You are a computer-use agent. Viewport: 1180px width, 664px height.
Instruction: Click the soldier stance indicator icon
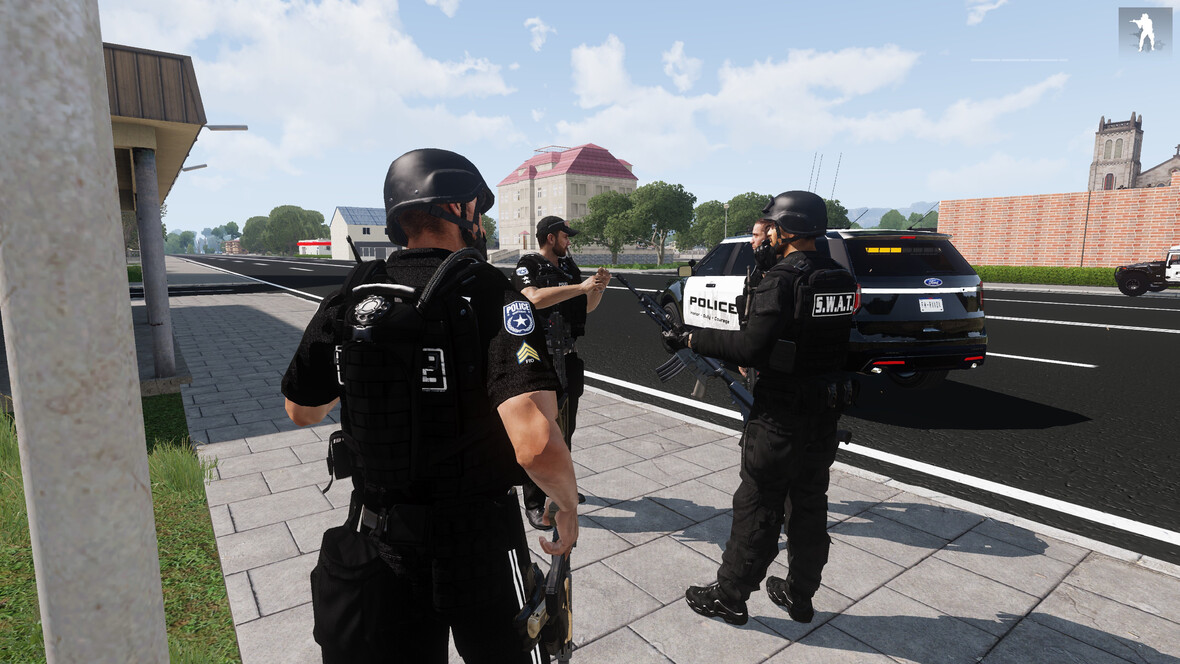tap(1144, 31)
